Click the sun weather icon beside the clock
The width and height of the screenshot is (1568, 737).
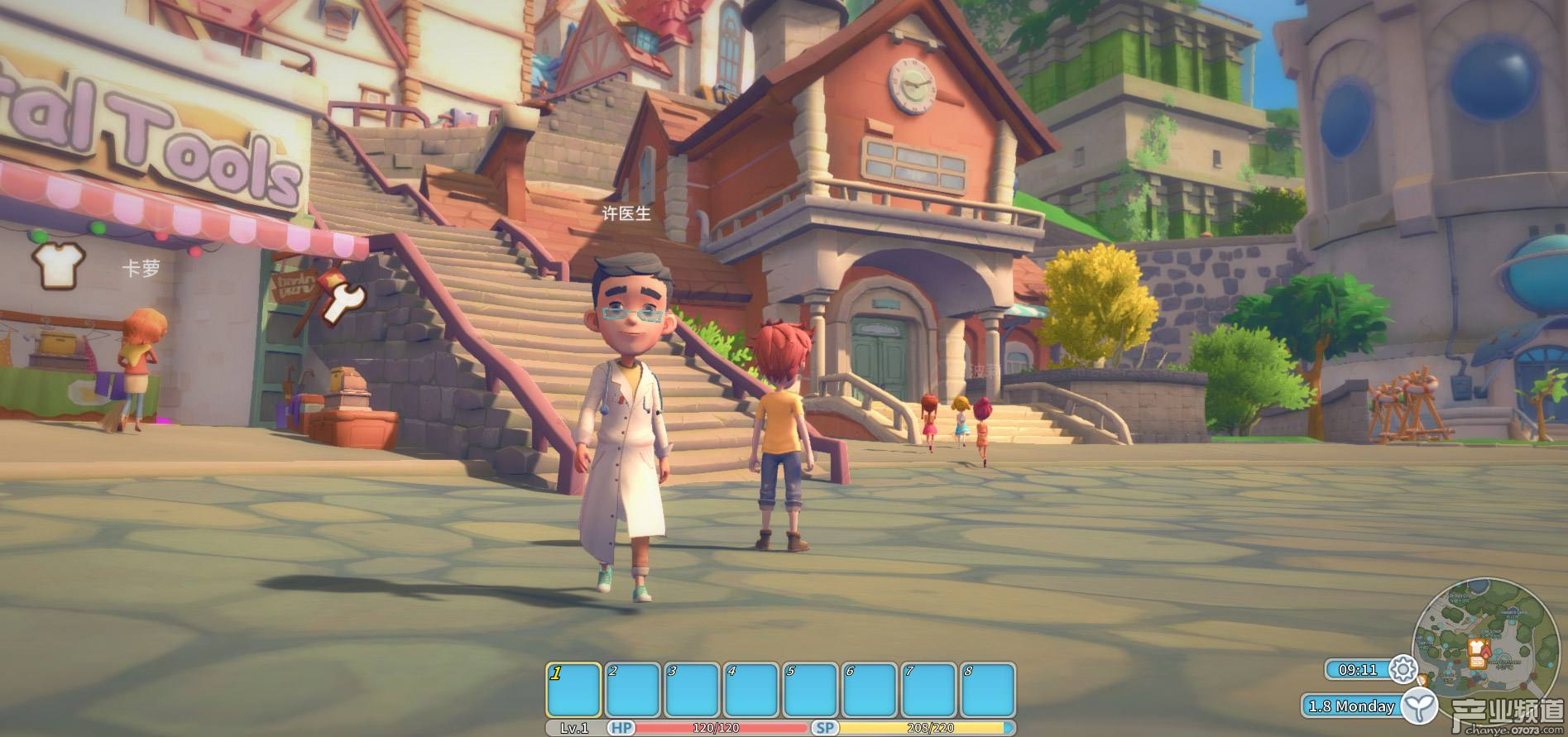(x=1403, y=669)
